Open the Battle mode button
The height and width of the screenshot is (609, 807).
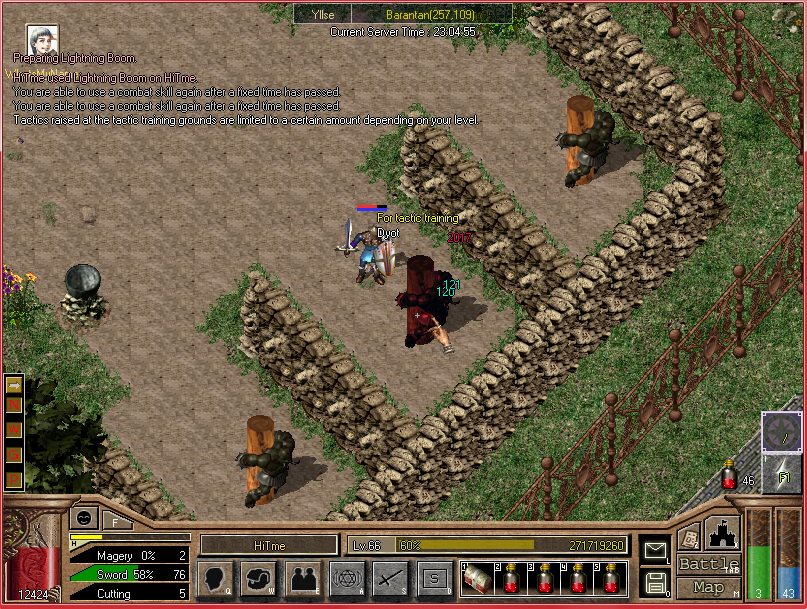(708, 564)
